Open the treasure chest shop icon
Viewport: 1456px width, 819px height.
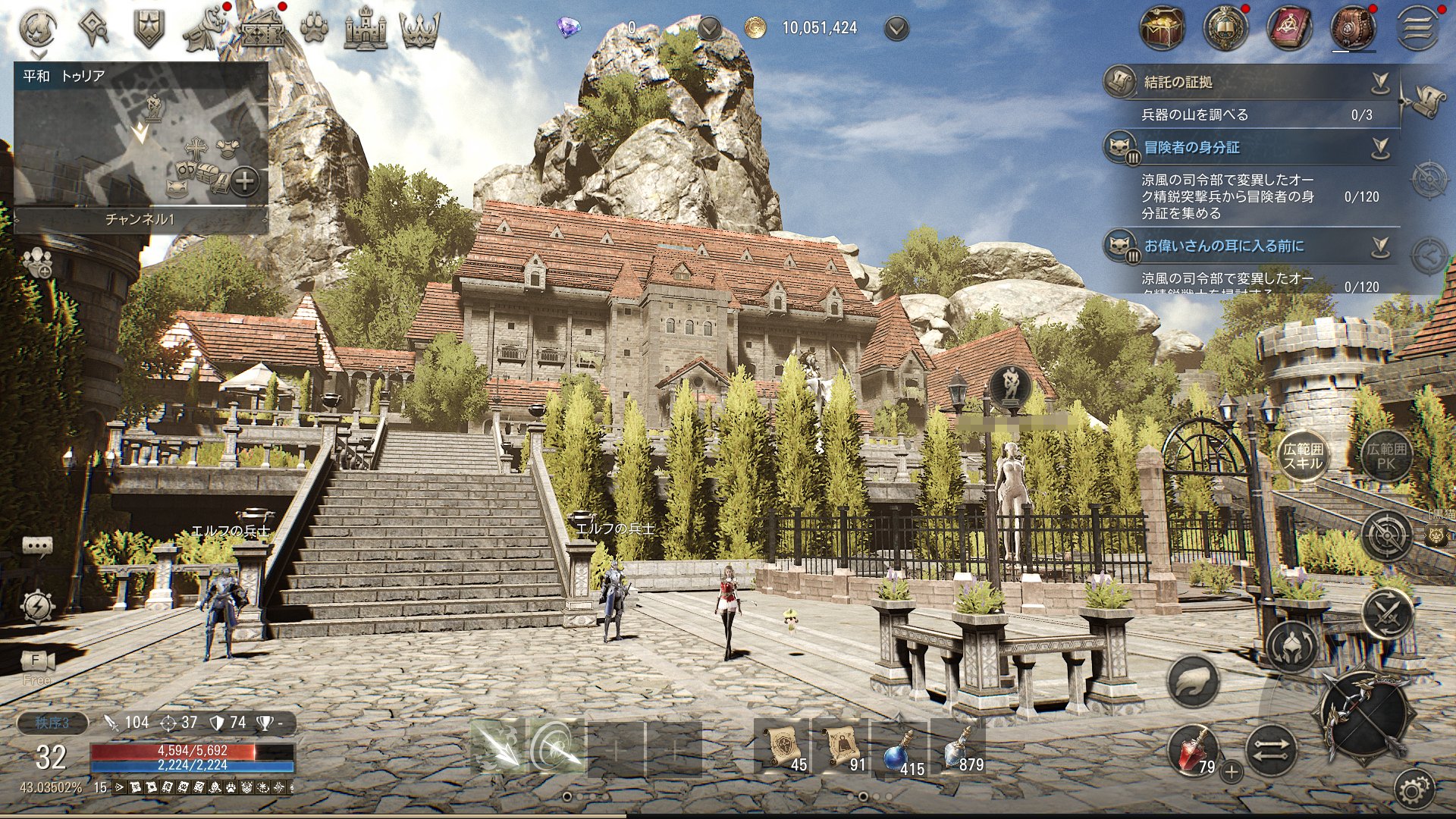pos(1161,30)
